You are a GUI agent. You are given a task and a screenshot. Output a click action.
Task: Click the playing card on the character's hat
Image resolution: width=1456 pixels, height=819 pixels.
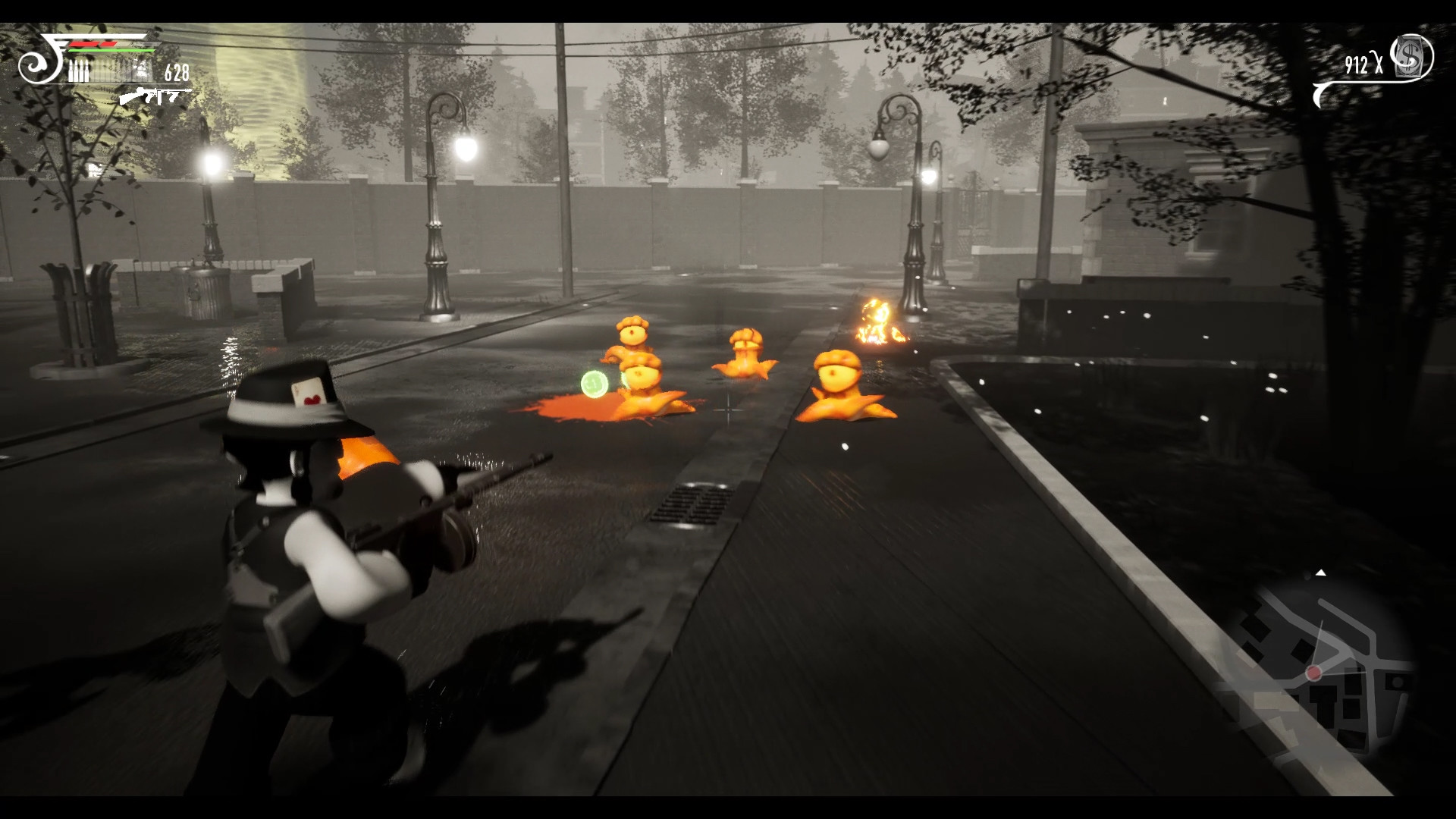point(309,394)
